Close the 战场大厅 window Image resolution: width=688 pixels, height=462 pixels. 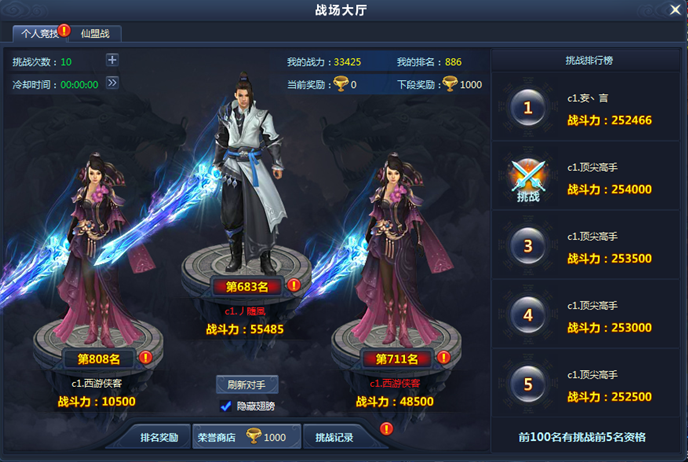tap(673, 12)
